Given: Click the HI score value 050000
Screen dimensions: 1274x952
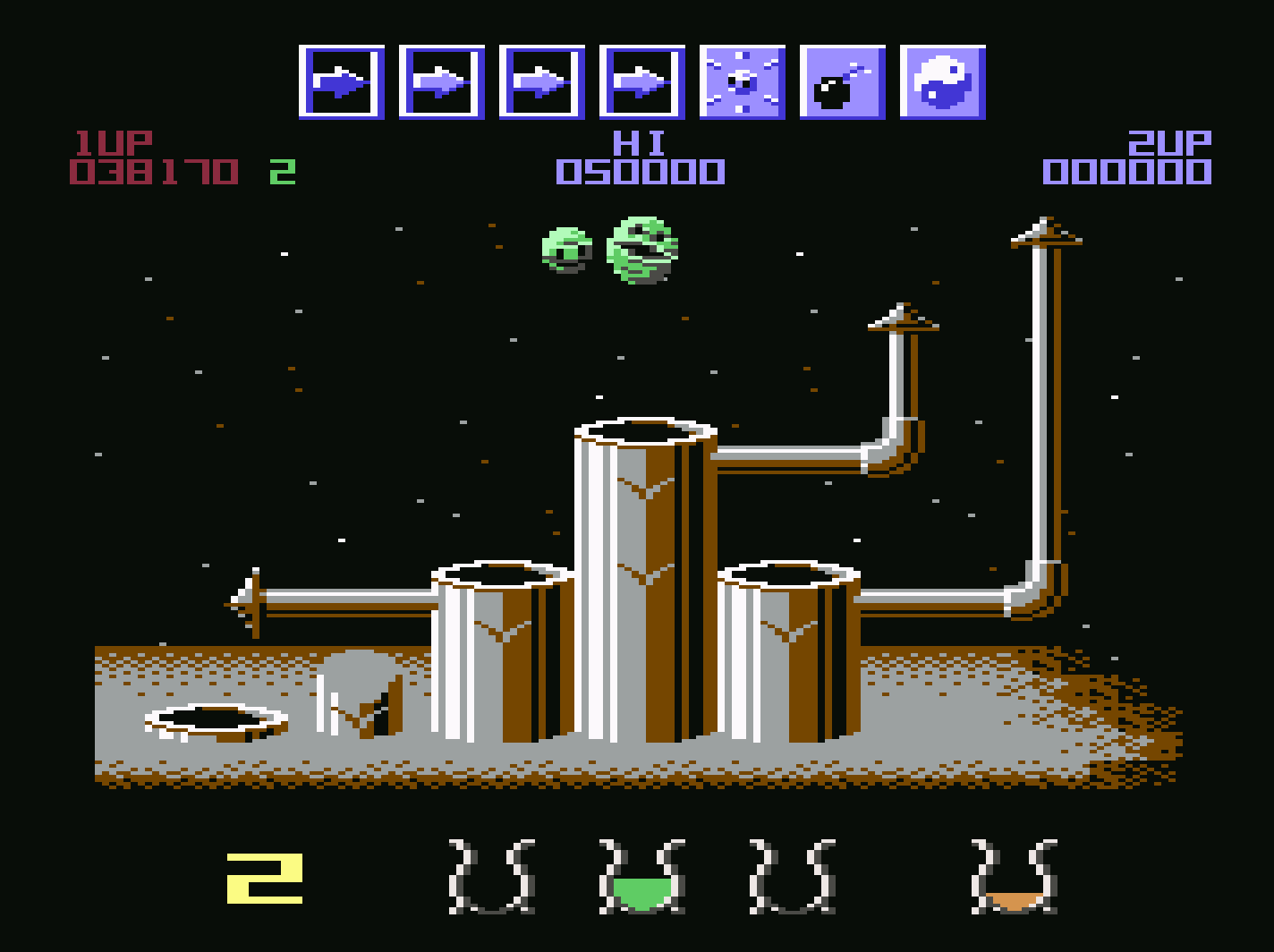Looking at the screenshot, I should (640, 170).
